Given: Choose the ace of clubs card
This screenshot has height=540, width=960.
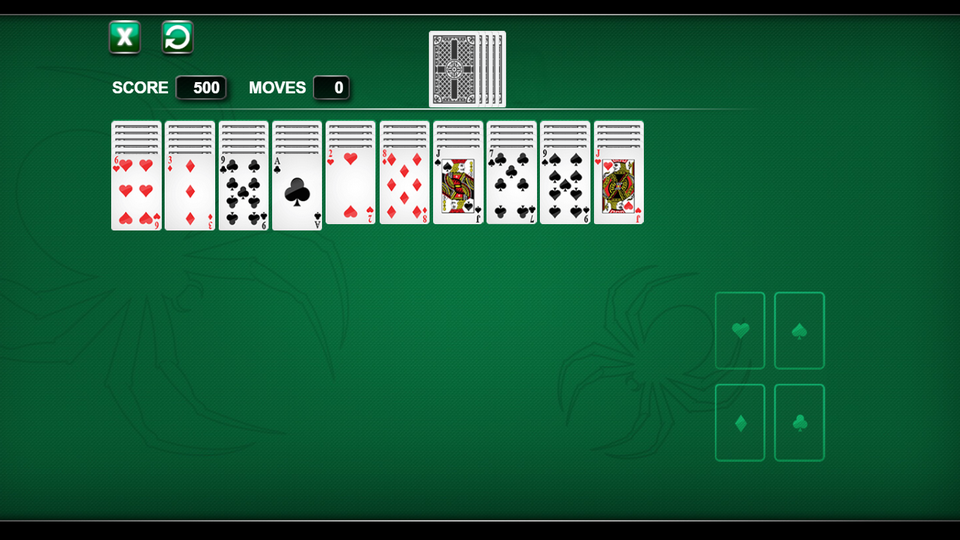Looking at the screenshot, I should (x=297, y=191).
